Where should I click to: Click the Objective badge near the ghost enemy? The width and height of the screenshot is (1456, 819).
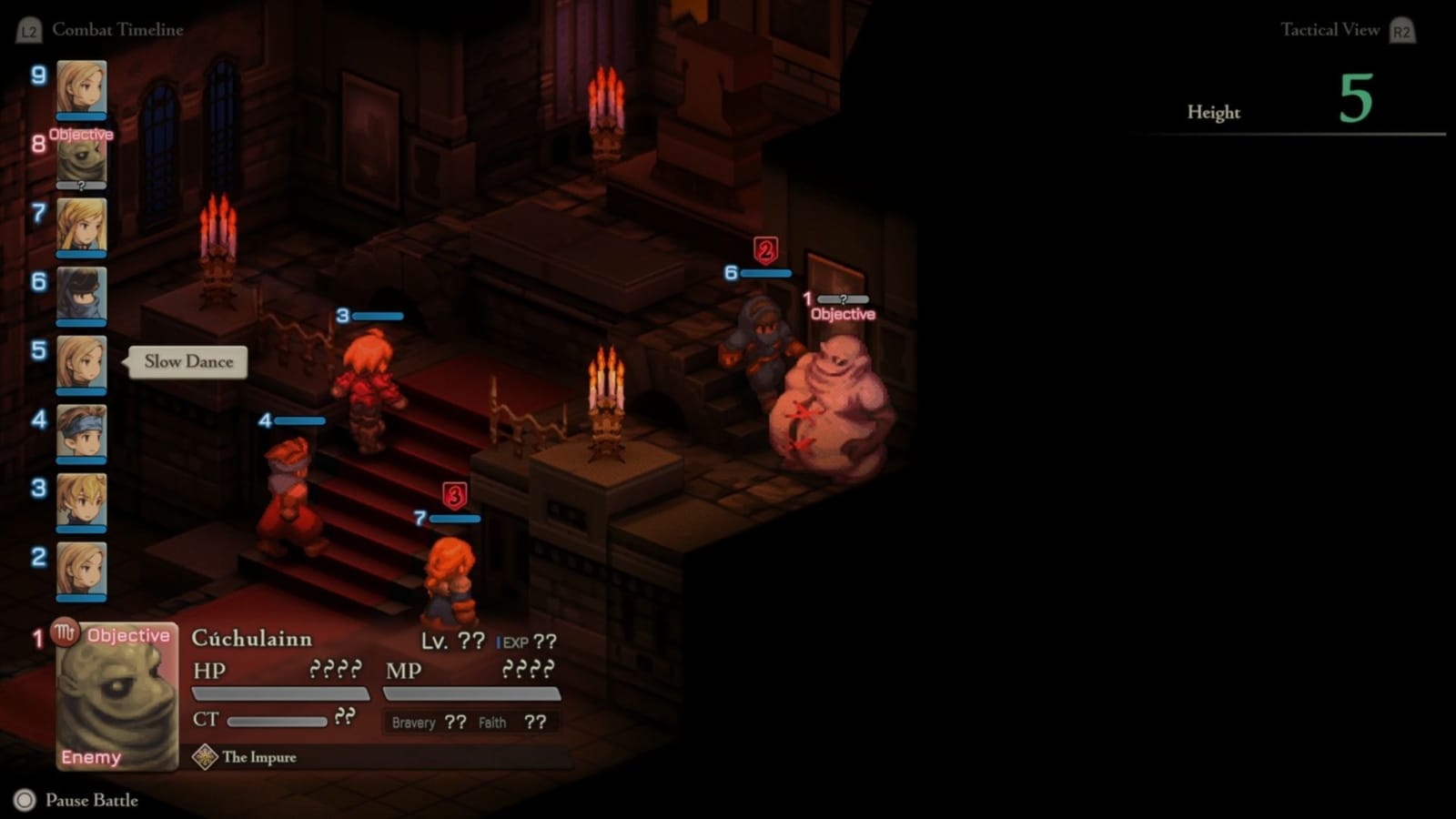tap(842, 313)
